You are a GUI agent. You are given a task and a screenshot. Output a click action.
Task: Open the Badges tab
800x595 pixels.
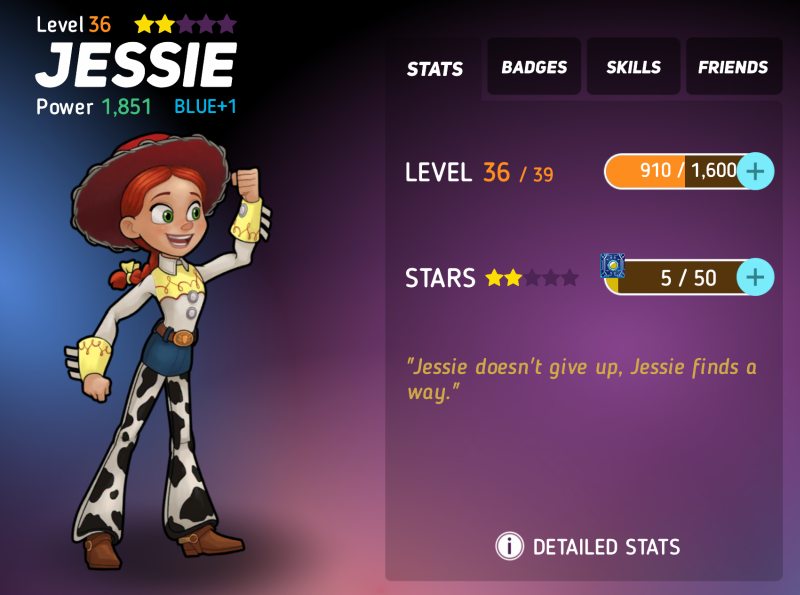(x=534, y=67)
